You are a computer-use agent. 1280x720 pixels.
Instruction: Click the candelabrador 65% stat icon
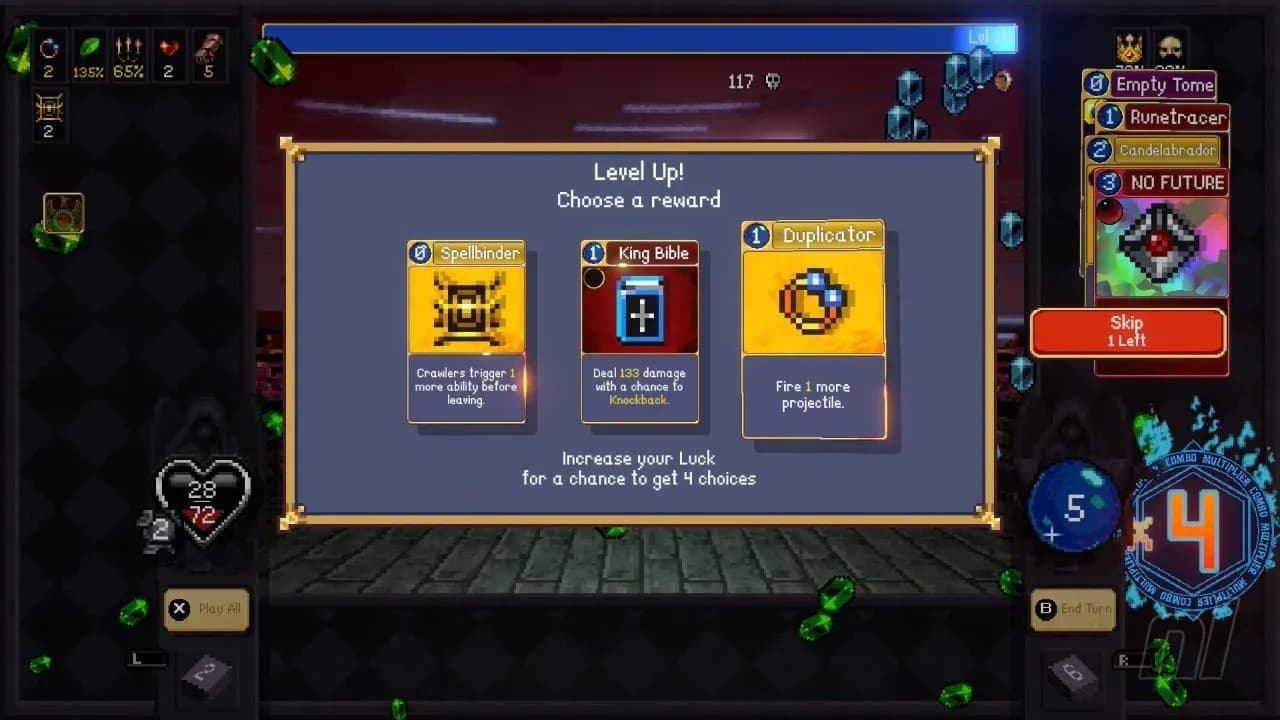point(129,48)
